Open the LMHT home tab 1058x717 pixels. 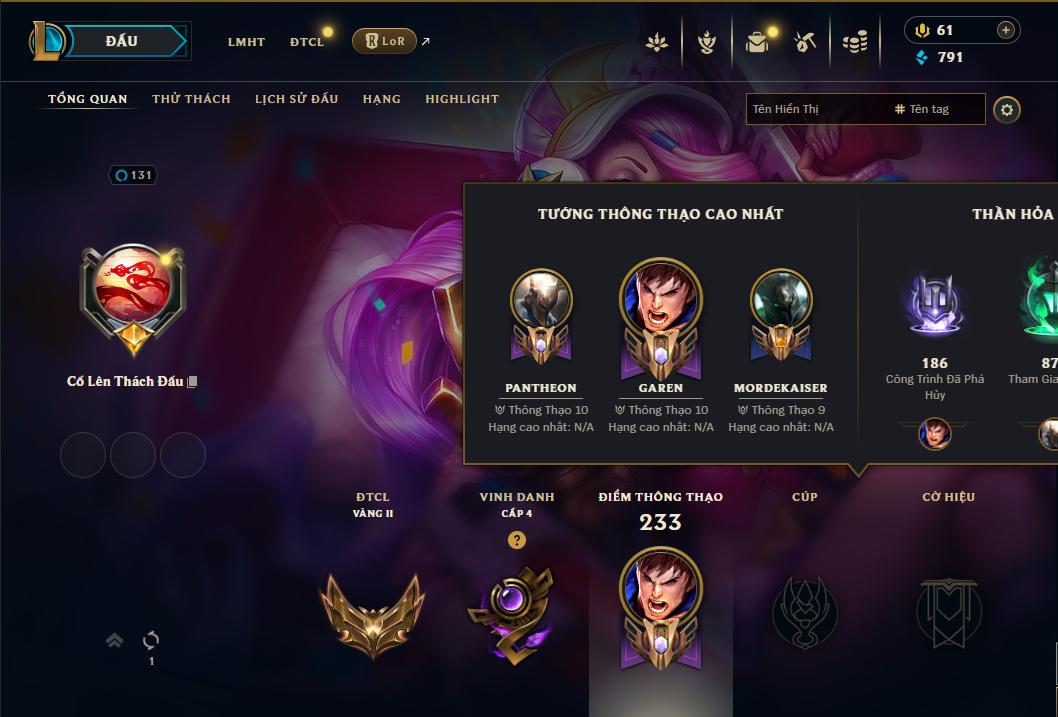[x=246, y=42]
